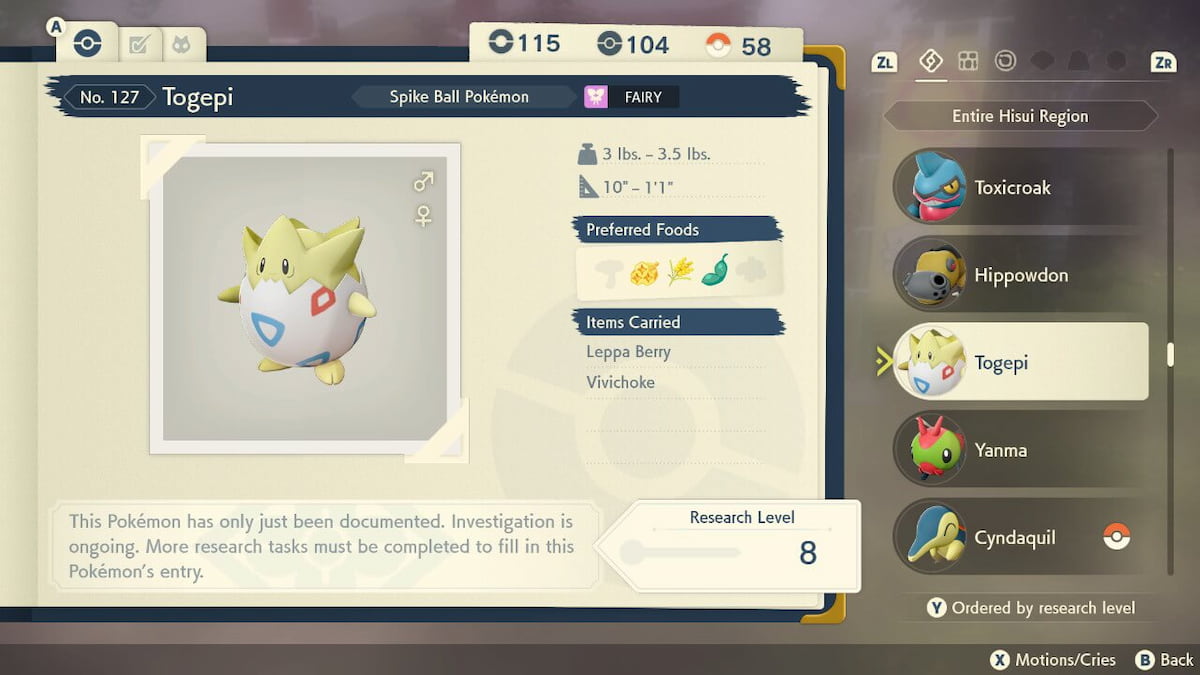1200x675 pixels.
Task: Open Cyndaquil's Pokédex entry
Action: [x=1020, y=537]
